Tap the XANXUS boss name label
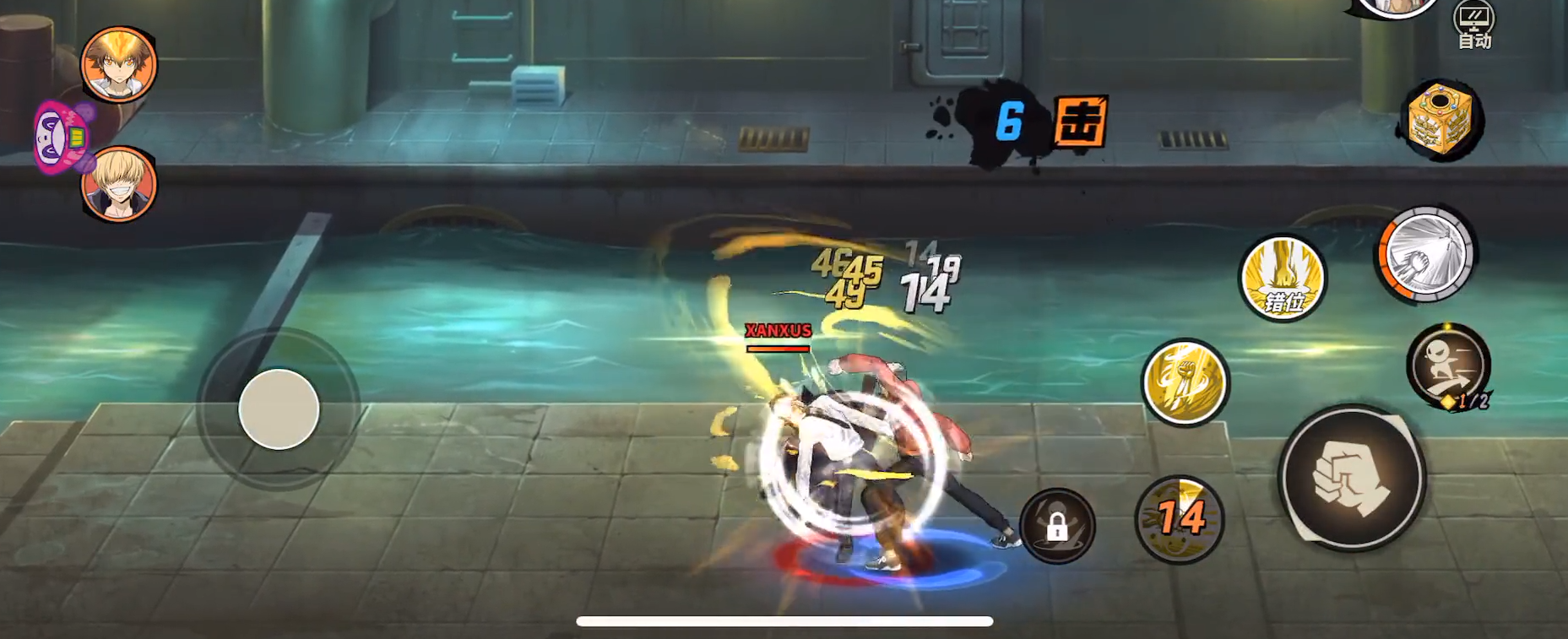1568x639 pixels. coord(778,331)
